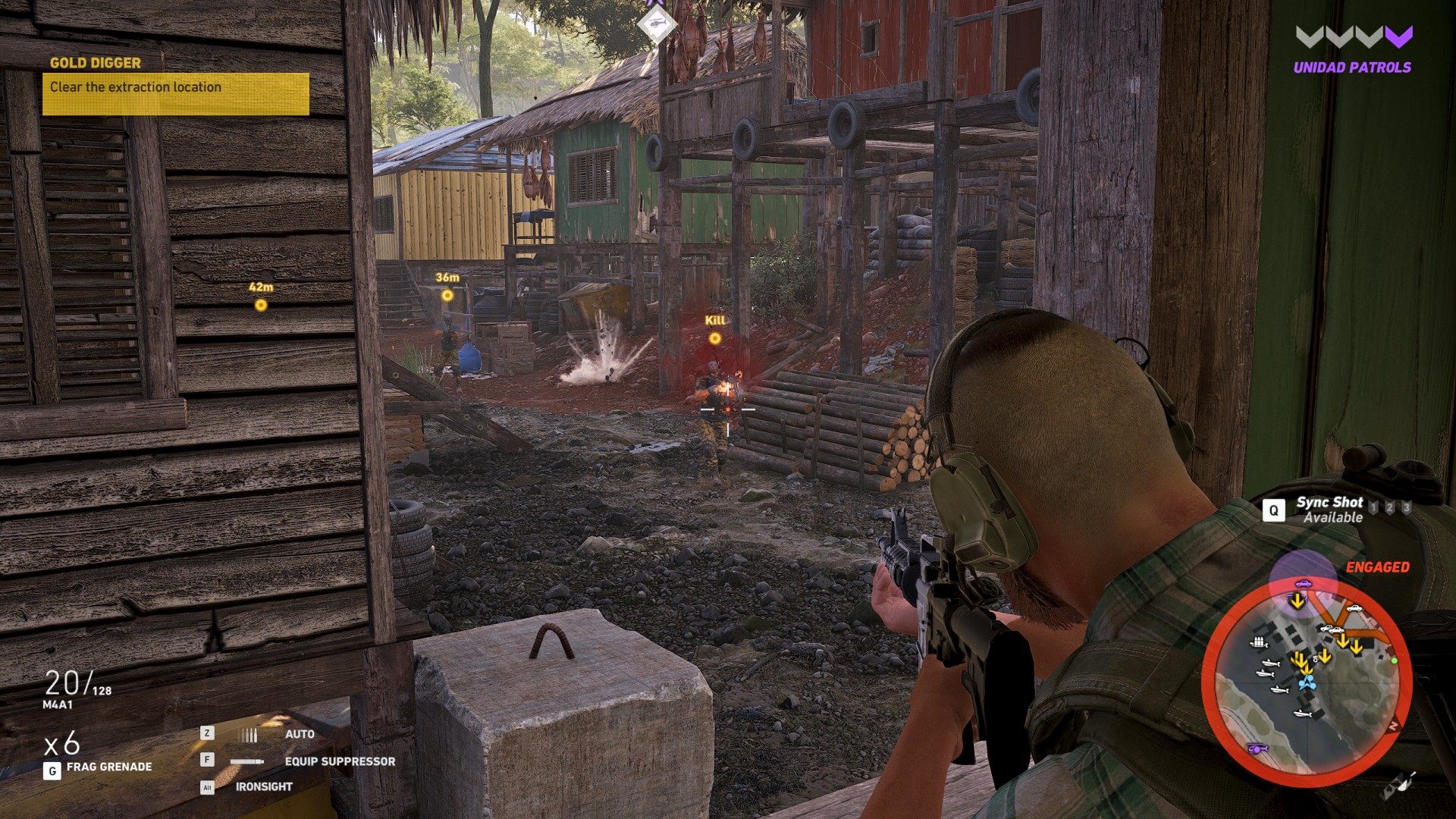Select the Unidad Patrols alert chevrons
1456x819 pixels.
point(1353,36)
